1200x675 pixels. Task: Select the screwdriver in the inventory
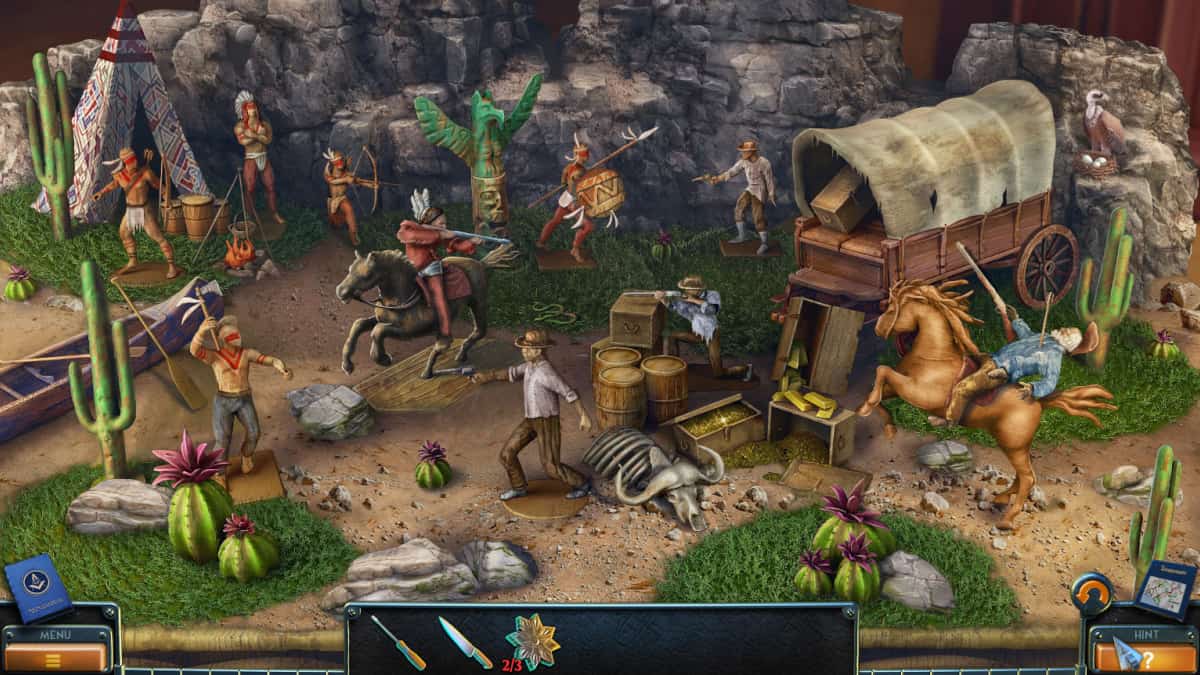[x=398, y=642]
